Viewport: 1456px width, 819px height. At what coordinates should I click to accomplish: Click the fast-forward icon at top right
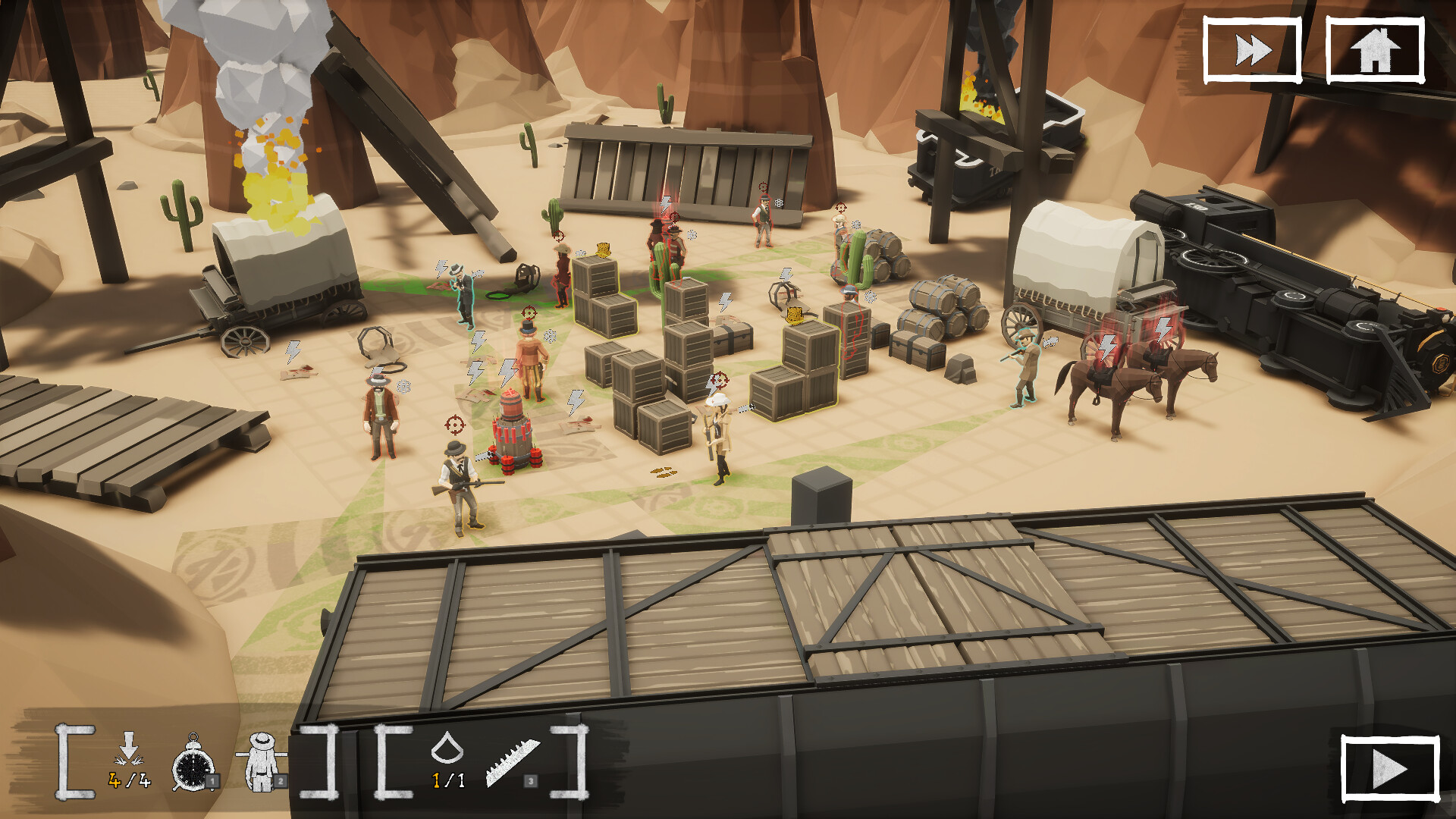[x=1252, y=49]
